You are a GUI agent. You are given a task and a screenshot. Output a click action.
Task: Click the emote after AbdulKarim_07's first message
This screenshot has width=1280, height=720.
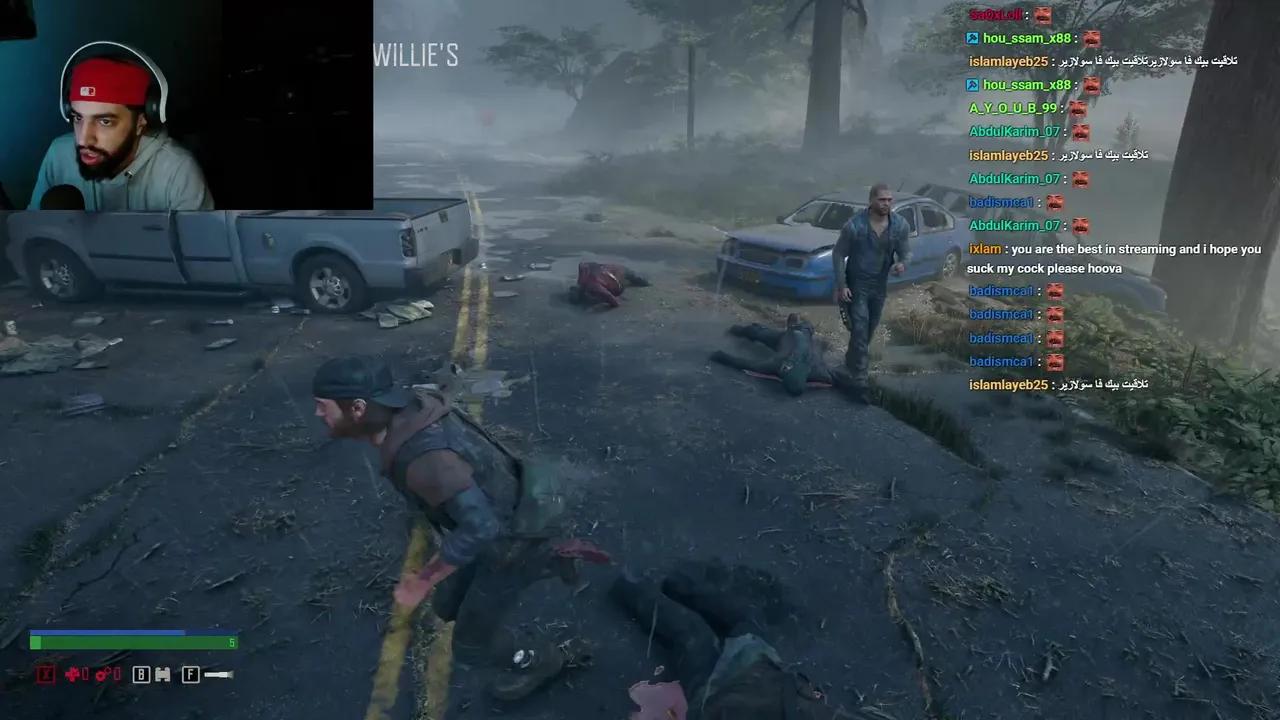coord(1079,131)
